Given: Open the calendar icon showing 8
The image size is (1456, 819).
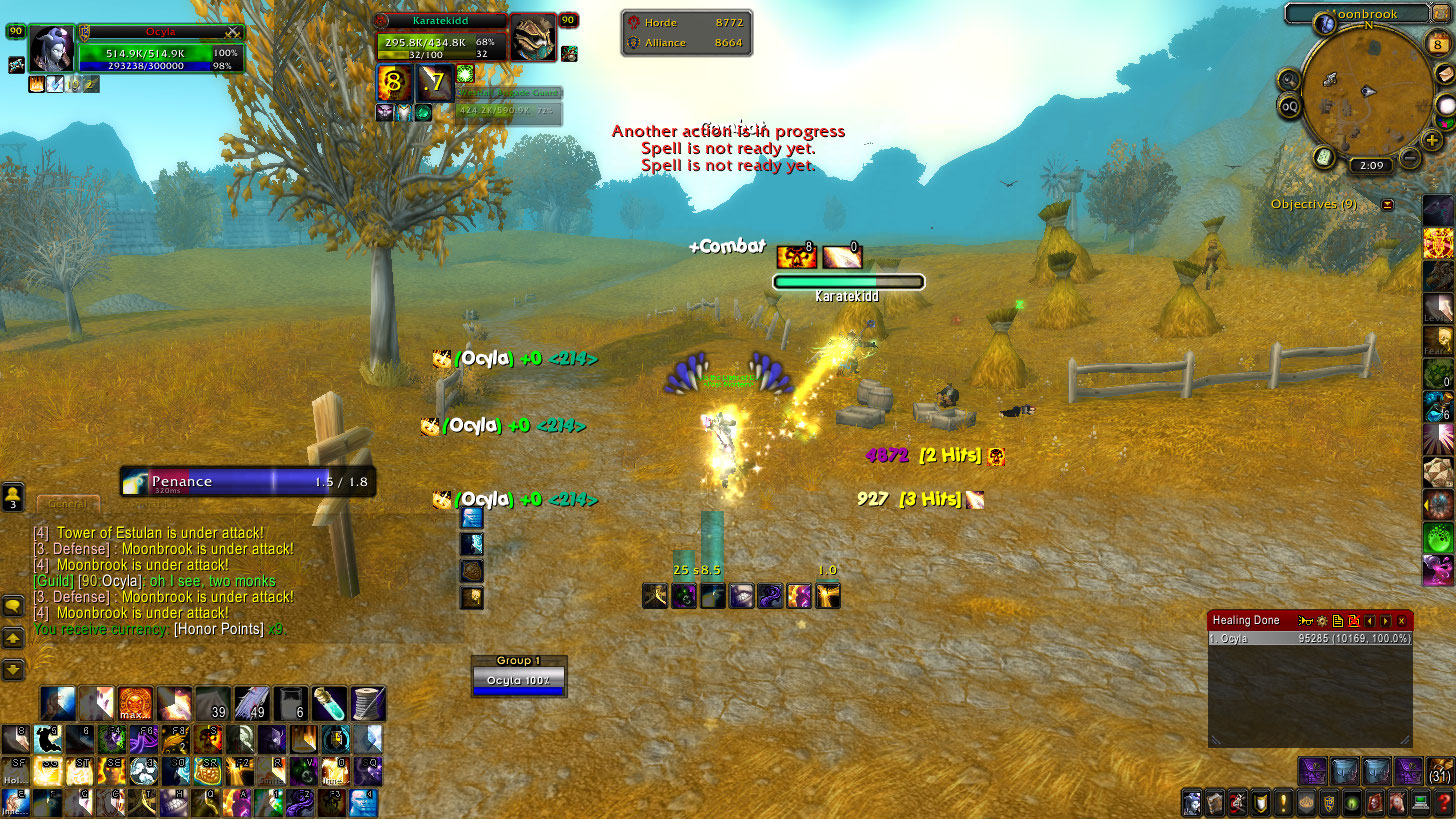Looking at the screenshot, I should pos(1436,45).
